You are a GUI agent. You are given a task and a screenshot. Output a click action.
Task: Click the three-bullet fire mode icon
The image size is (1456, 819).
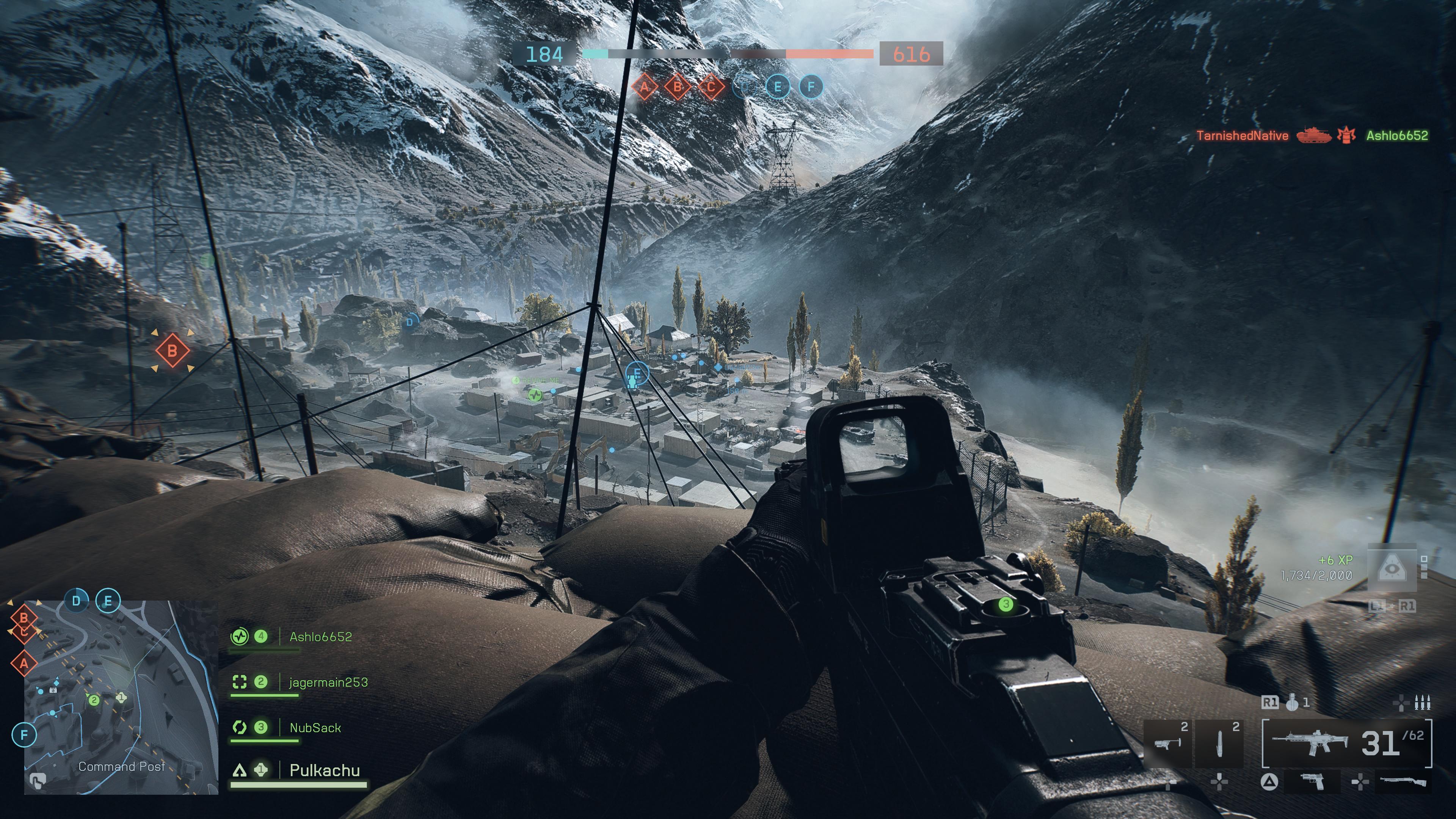[x=1422, y=703]
